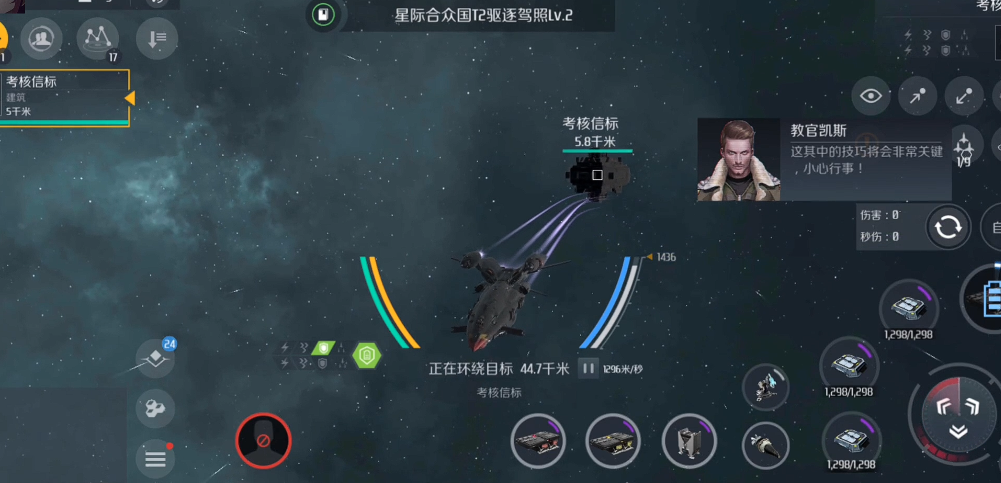Screen dimensions: 1001x483
Task: Open the layered notifications icon with badge 24
Action: [x=155, y=359]
